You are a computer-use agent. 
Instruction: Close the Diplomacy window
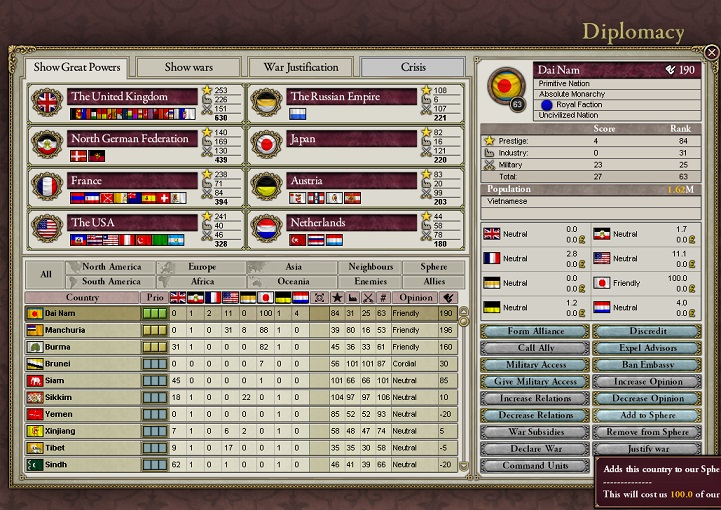coord(710,52)
